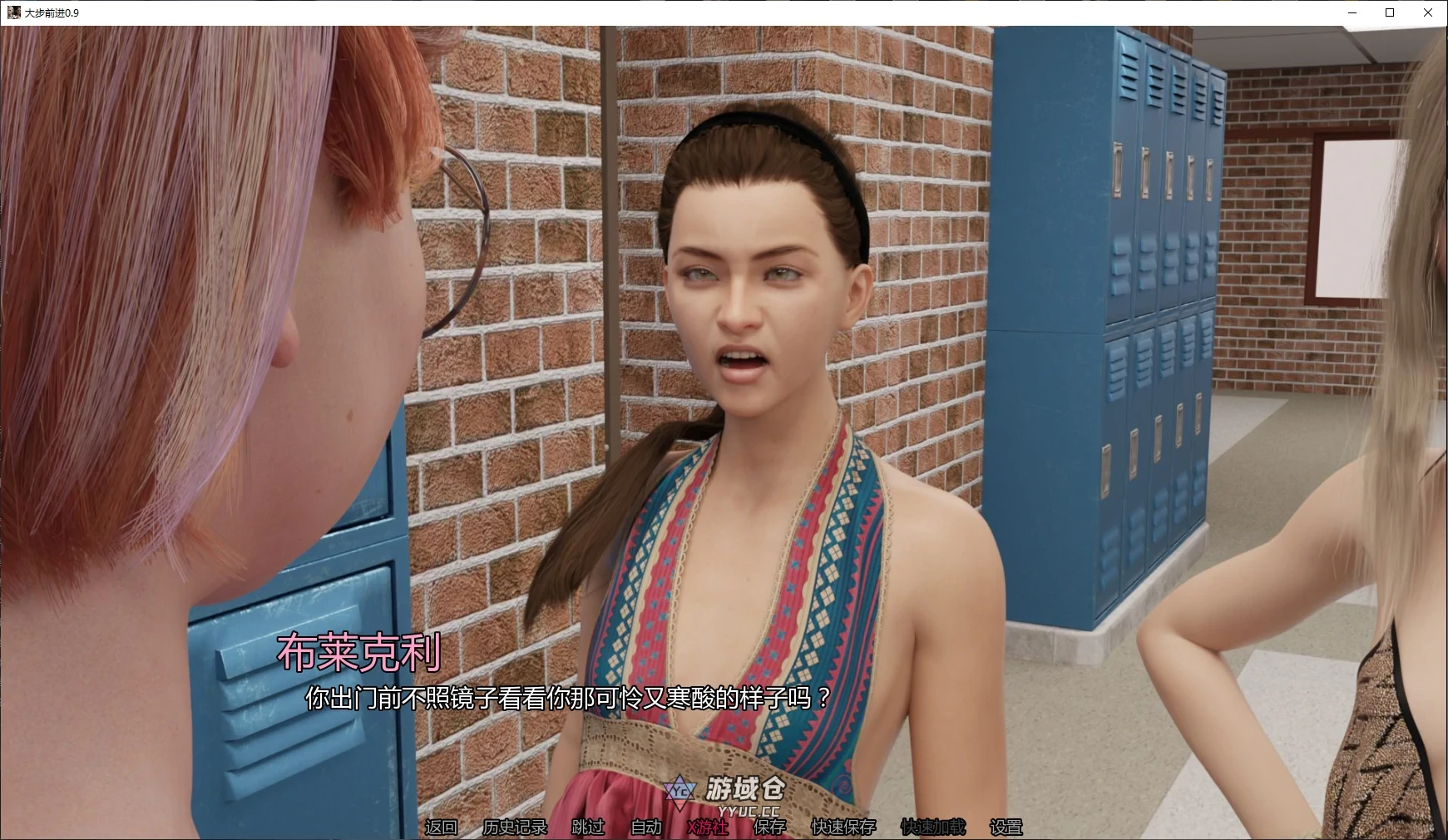Viewport: 1448px width, 840px height.
Task: Trigger 快速加载 quick load
Action: coord(932,828)
